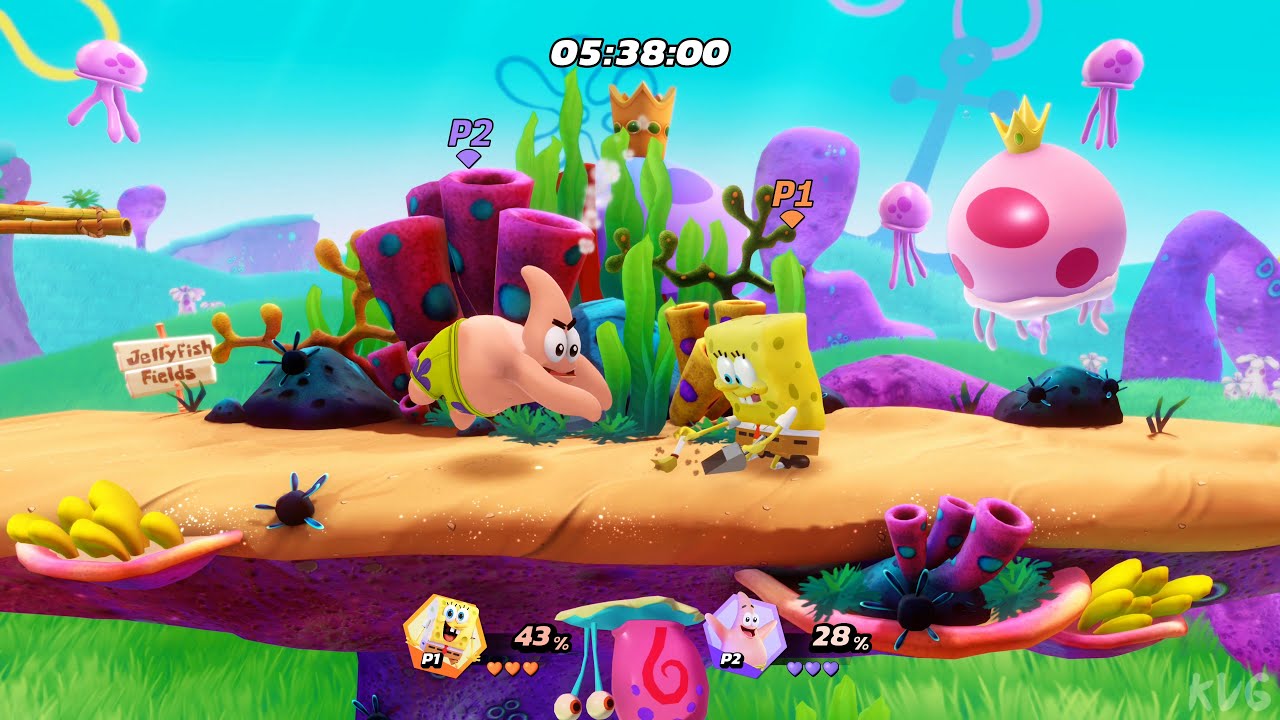Click the P1 label banner on SpongeBob's portrait

(431, 660)
